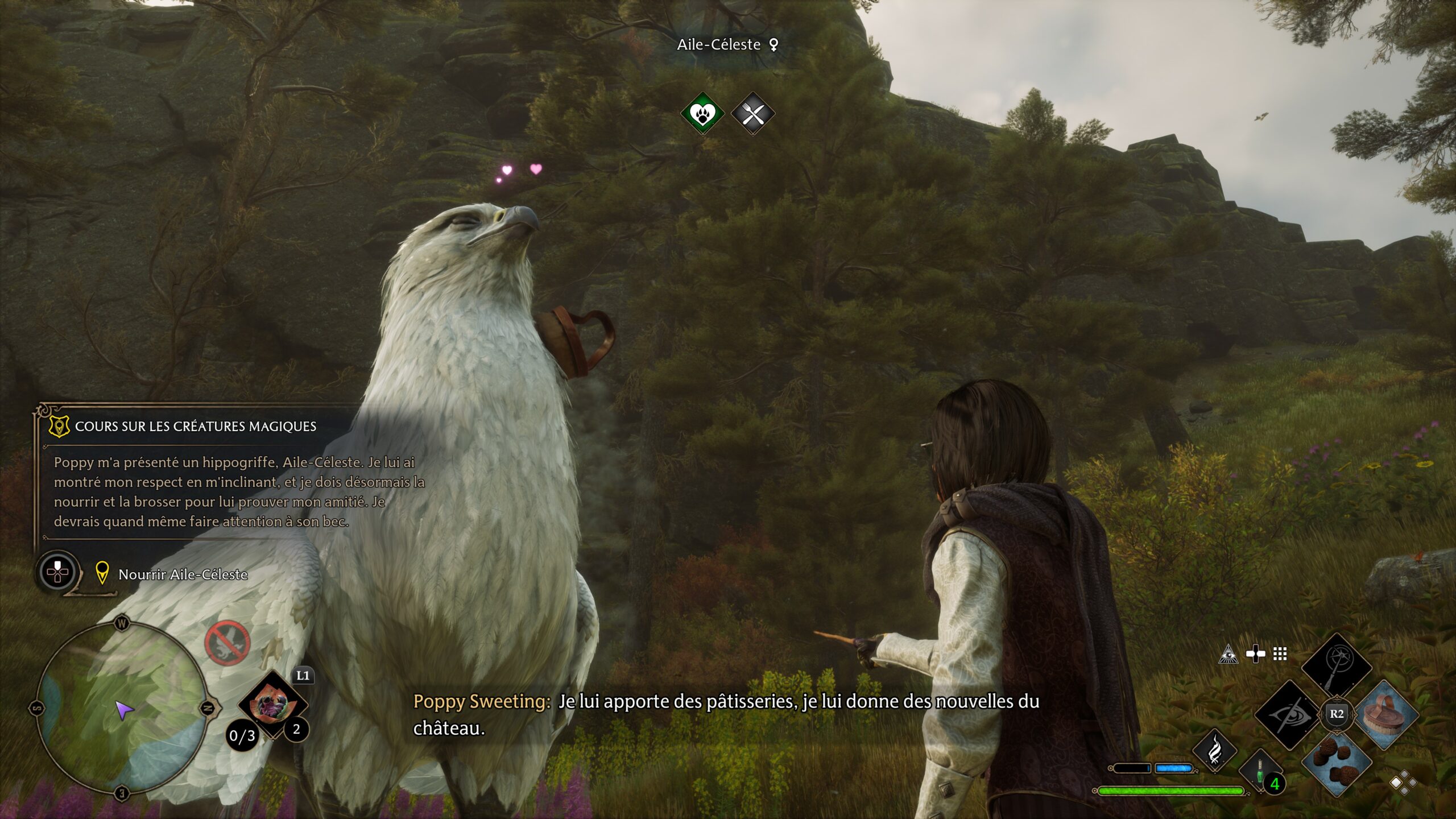
Task: Select the Nourrir Aile-Céleste objective
Action: pos(183,574)
